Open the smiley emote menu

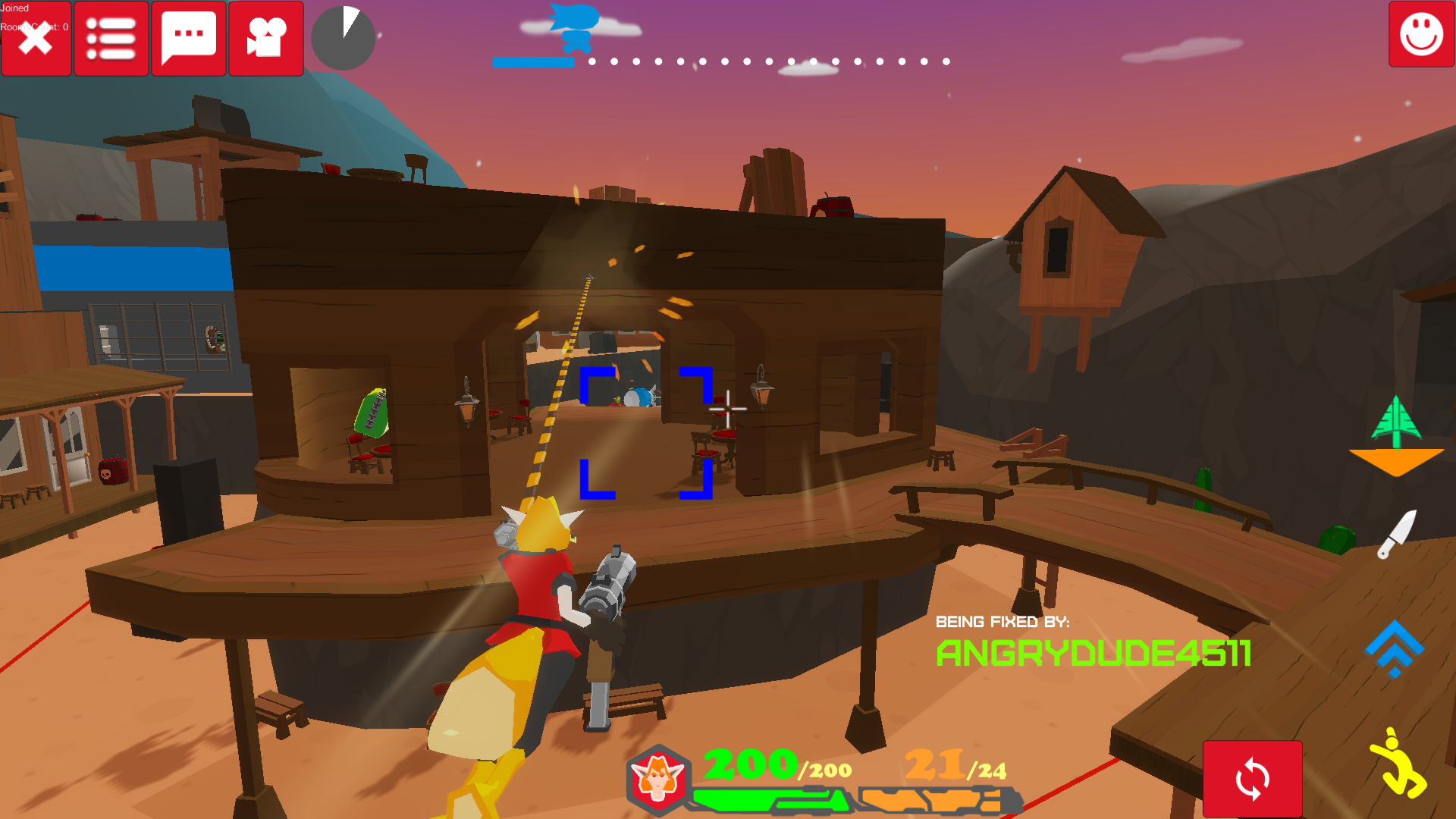1420,34
